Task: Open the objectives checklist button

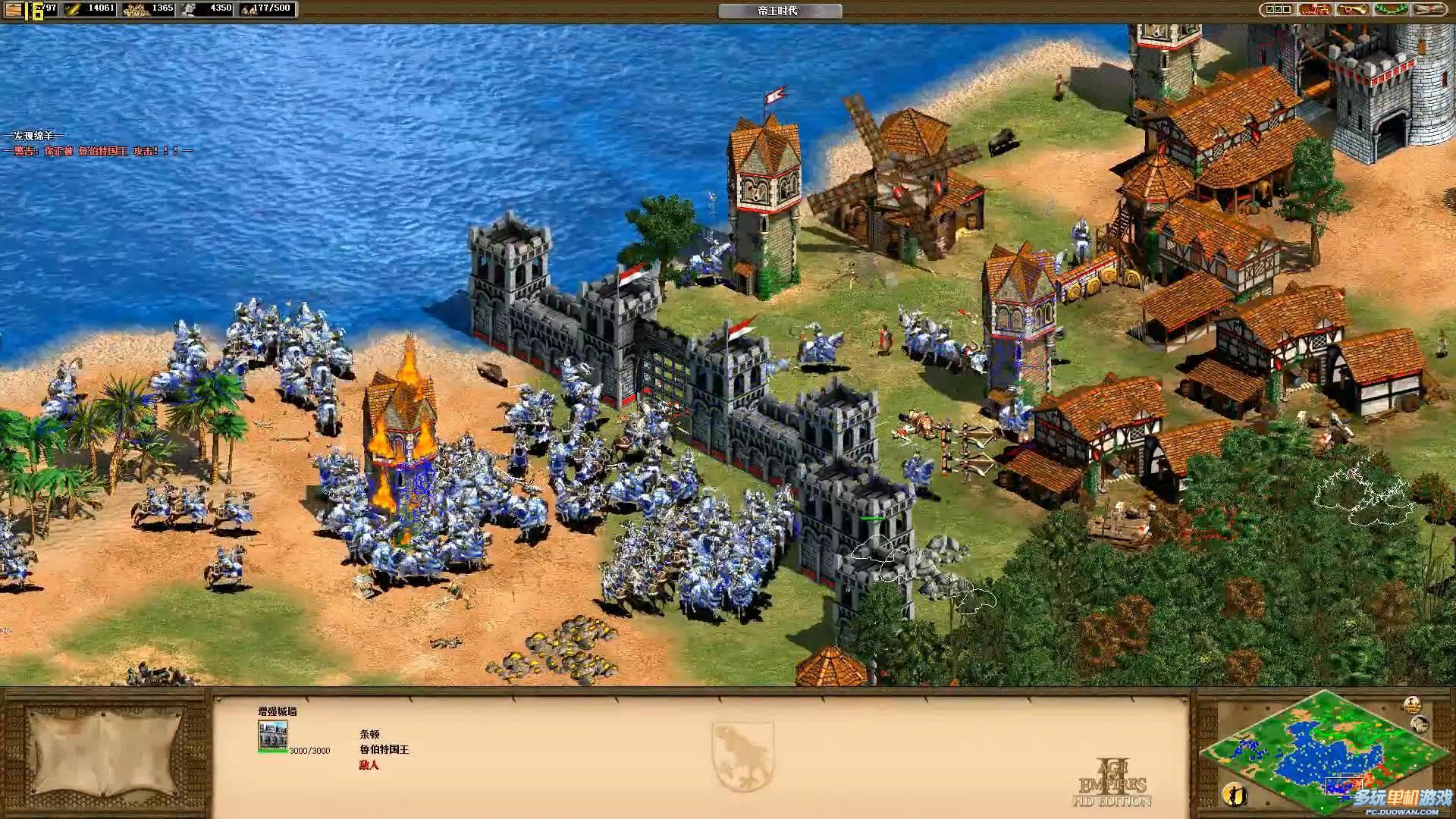Action: (x=1278, y=10)
